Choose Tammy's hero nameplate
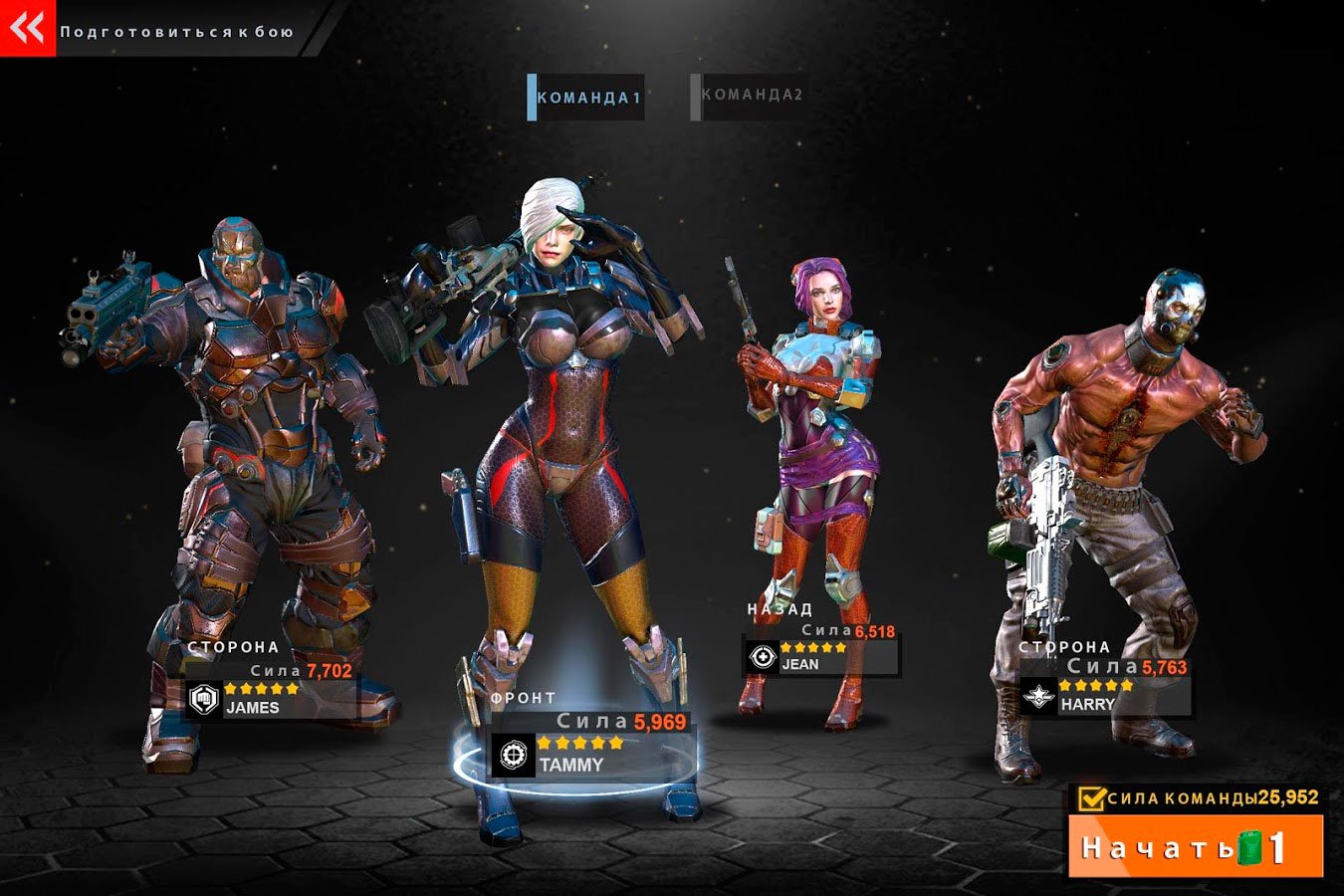Screen dimensions: 1344x896 pos(591,754)
